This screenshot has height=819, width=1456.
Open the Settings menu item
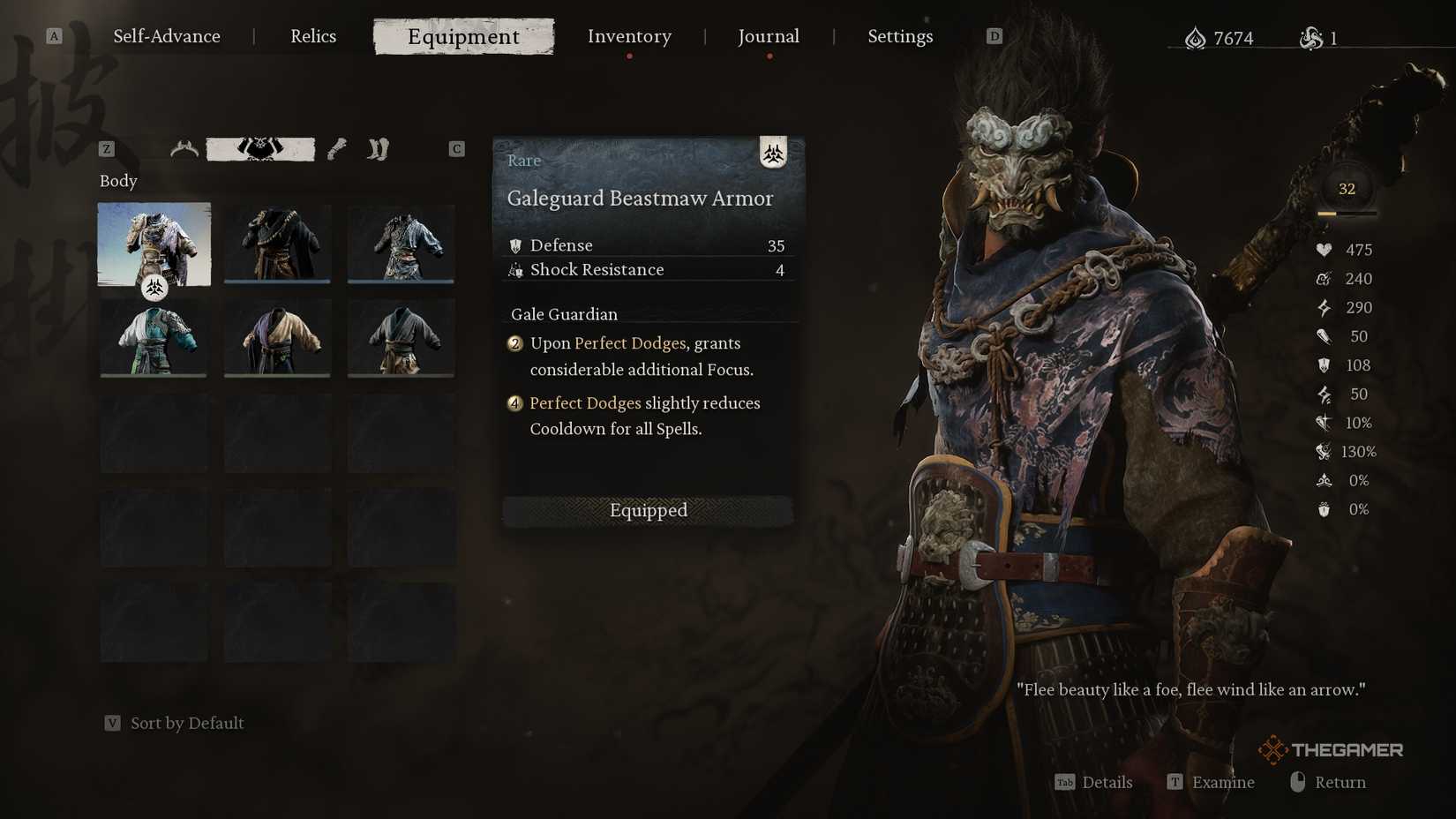[900, 36]
